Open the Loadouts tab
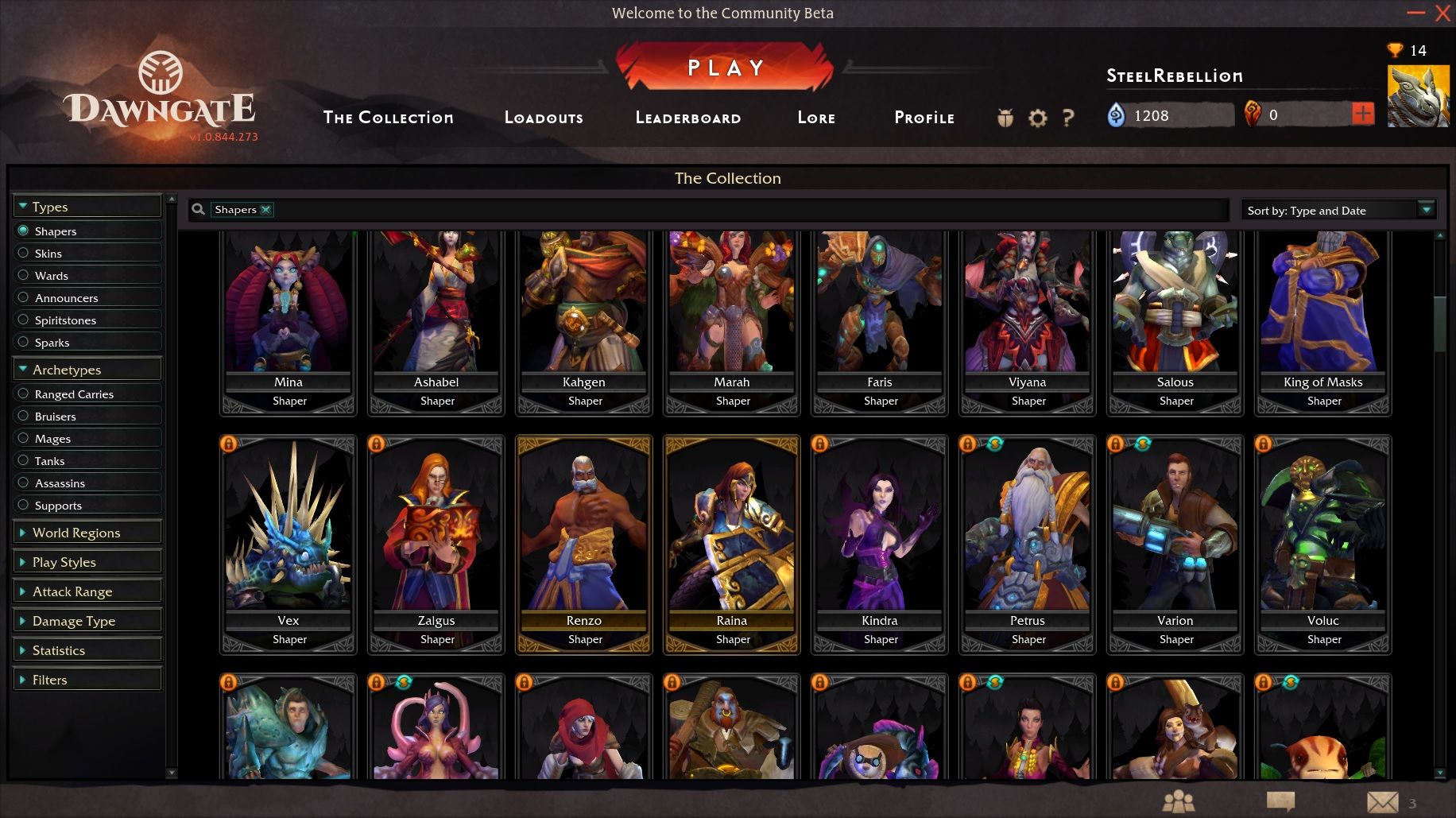 pyautogui.click(x=544, y=118)
